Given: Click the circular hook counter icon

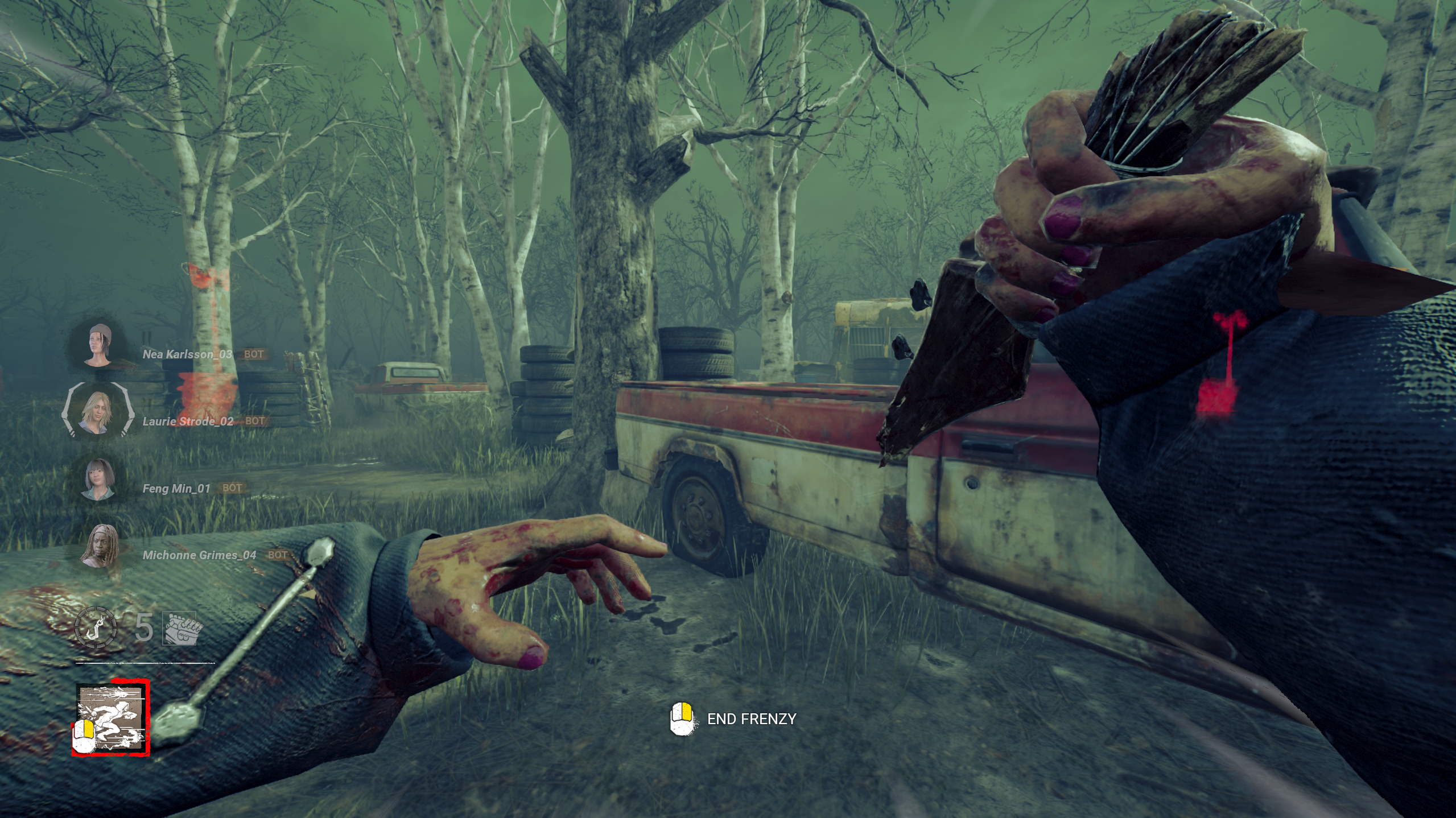Looking at the screenshot, I should [x=96, y=627].
